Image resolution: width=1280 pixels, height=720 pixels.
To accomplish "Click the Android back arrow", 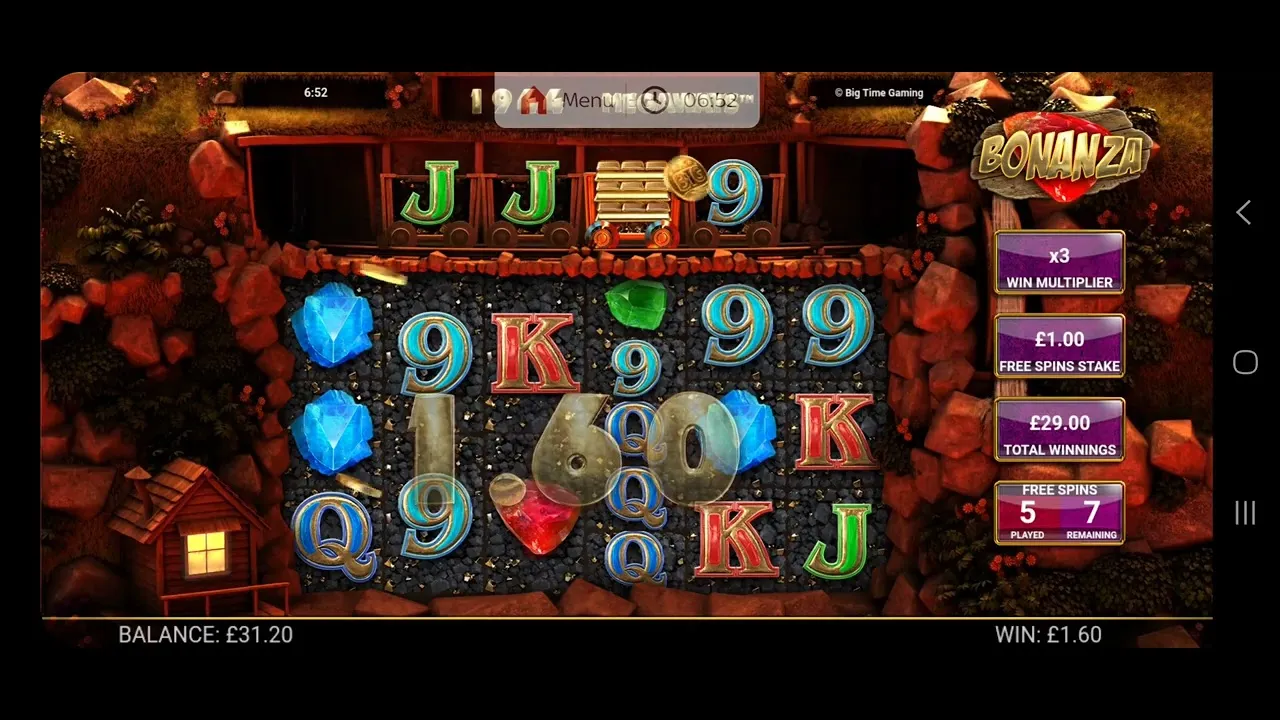I will (1243, 212).
